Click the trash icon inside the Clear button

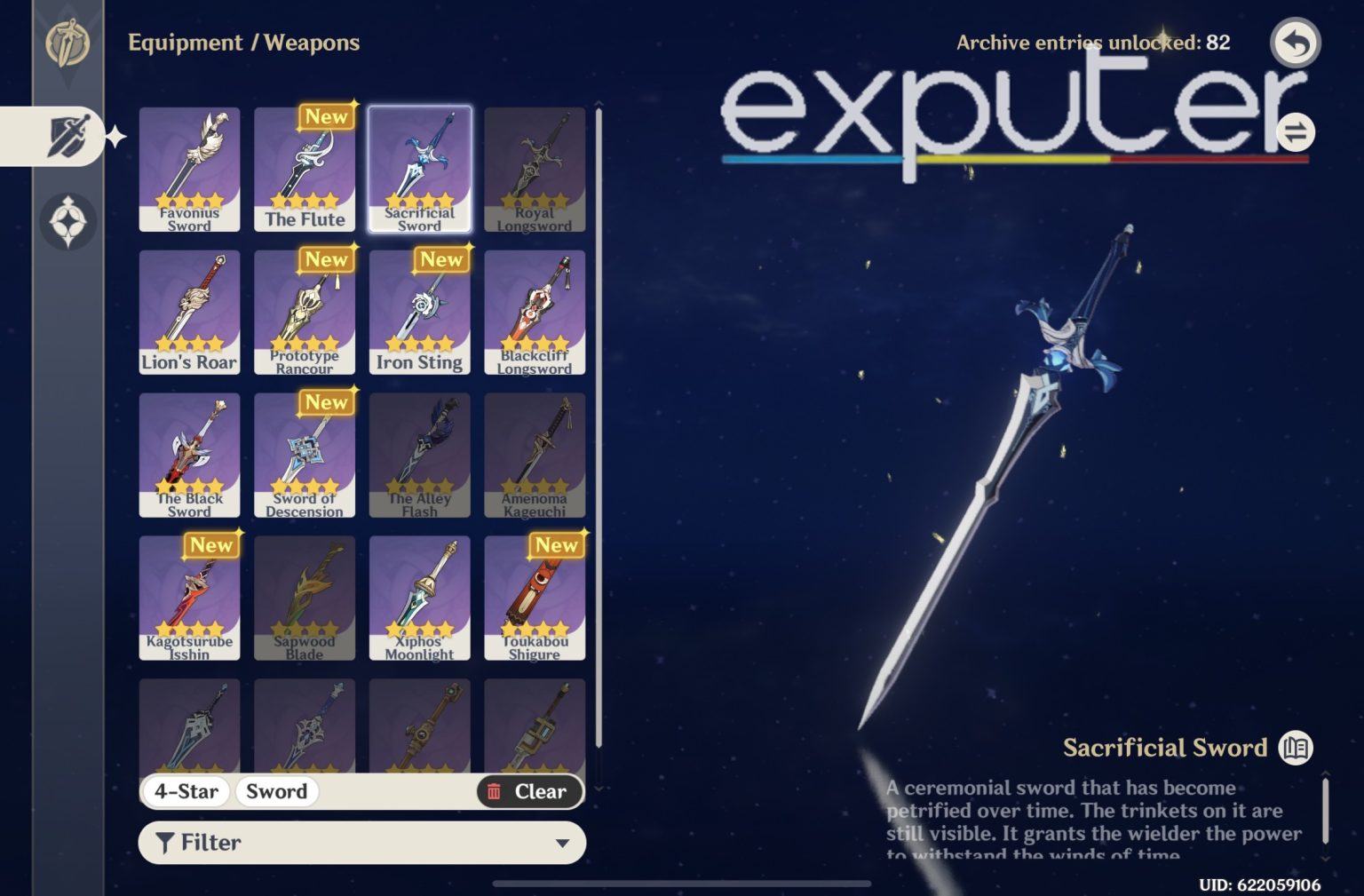click(x=495, y=791)
